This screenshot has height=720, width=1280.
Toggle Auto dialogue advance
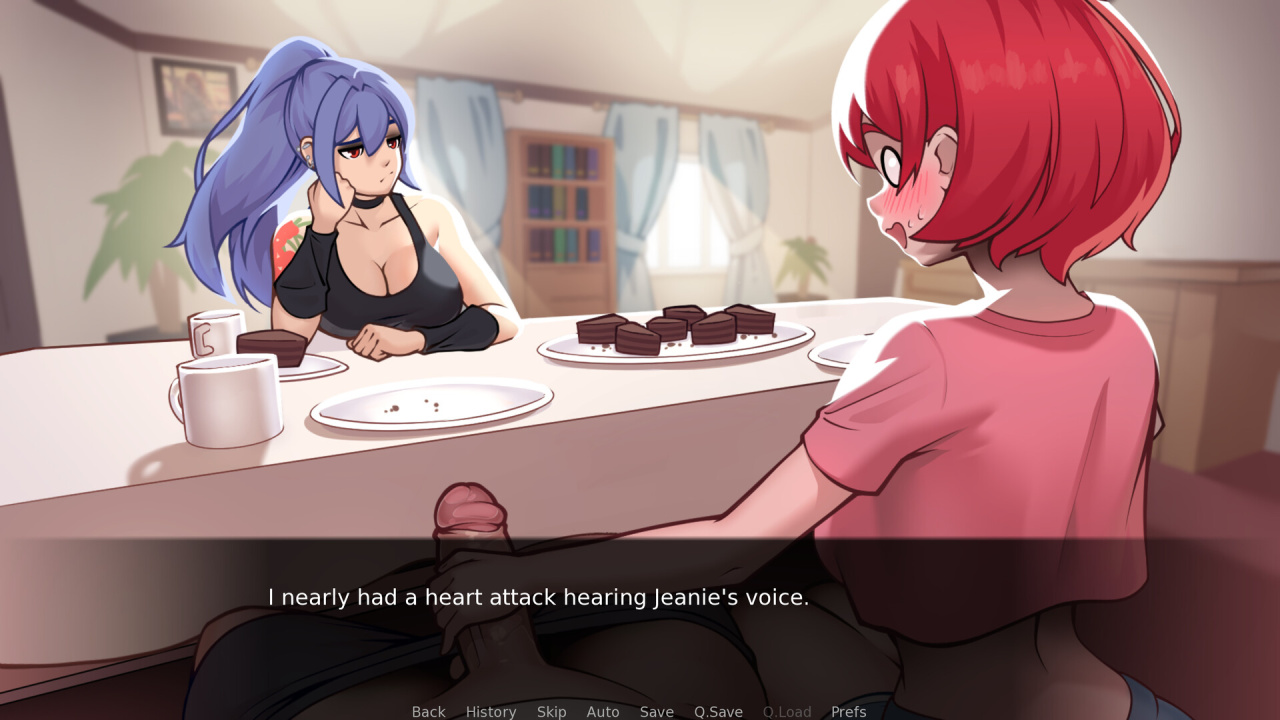coord(603,711)
